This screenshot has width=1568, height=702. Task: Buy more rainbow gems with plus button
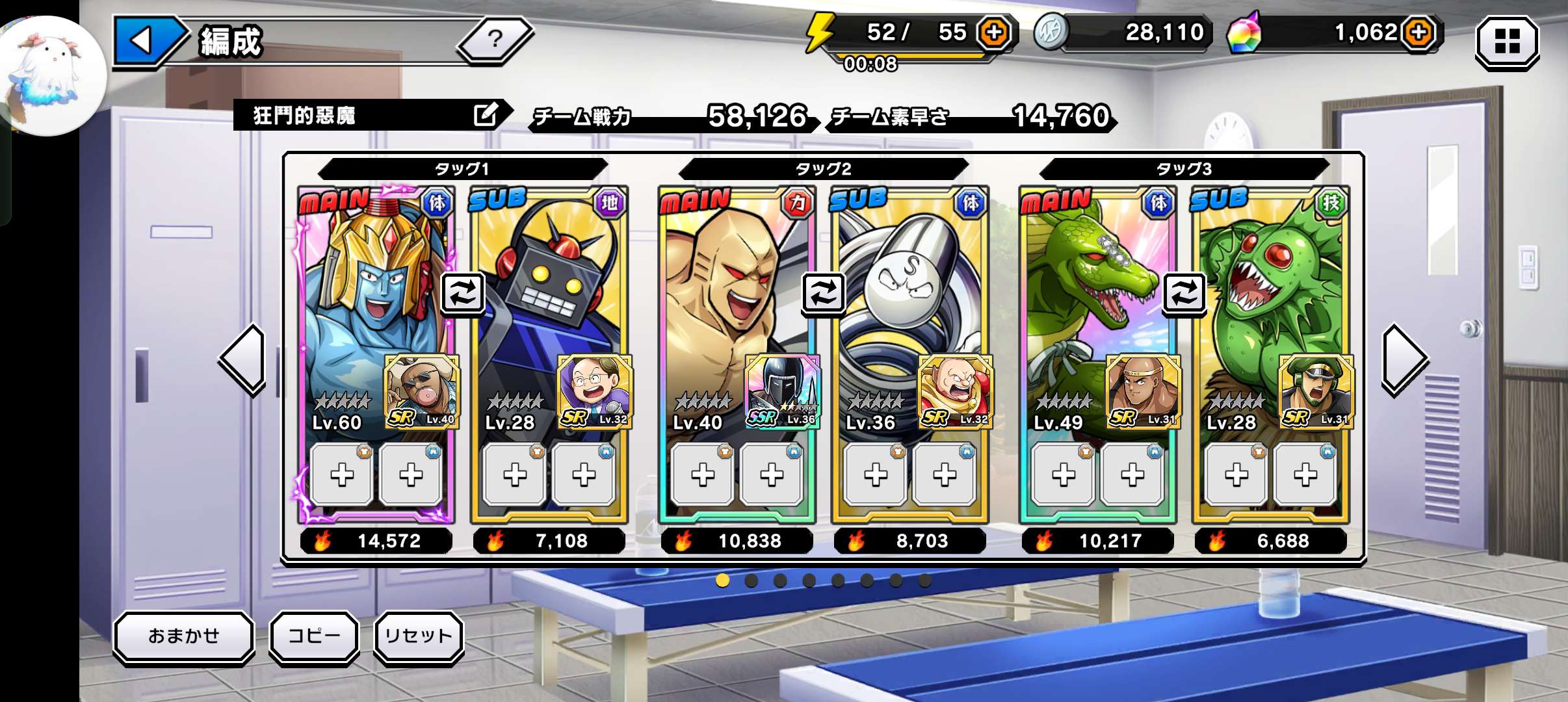1419,32
